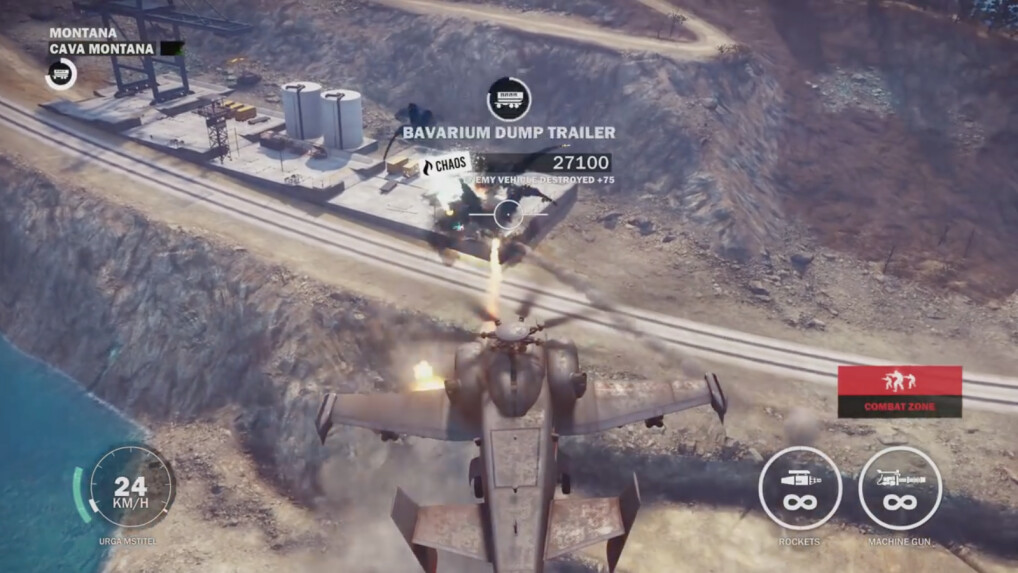Select the Rockets weapon icon
Image resolution: width=1018 pixels, height=573 pixels.
799,488
